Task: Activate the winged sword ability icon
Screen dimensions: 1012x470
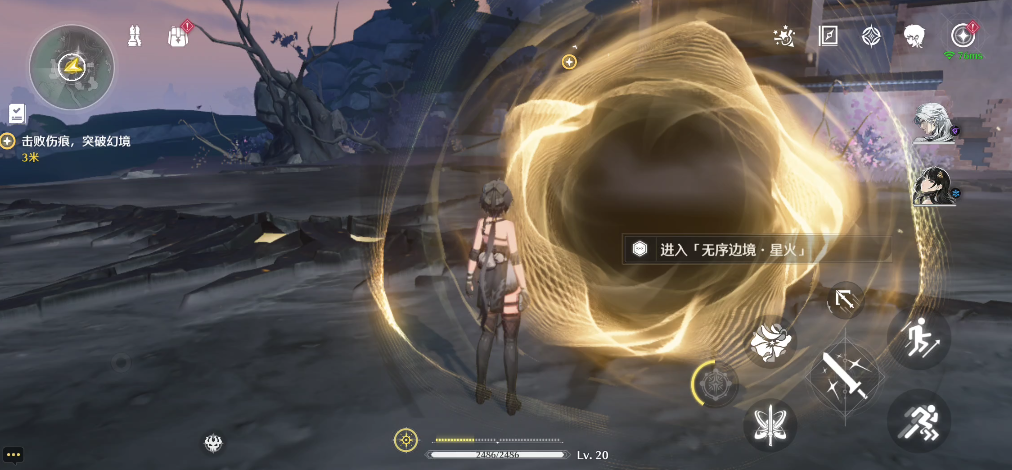Action: pos(769,424)
